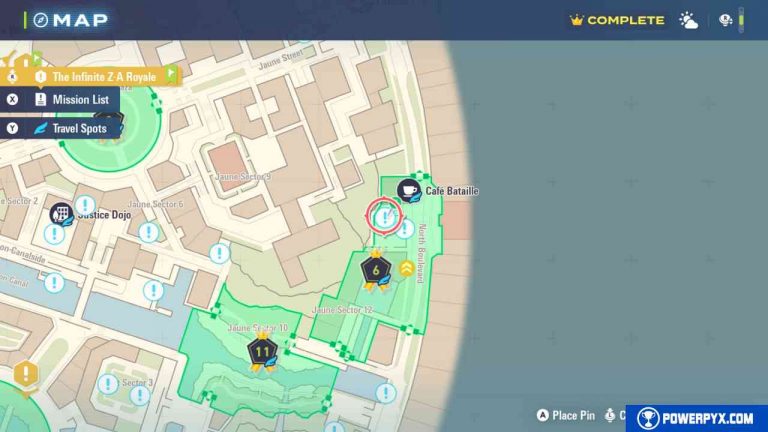
Task: Select the Travel Spots entry
Action: coord(78,128)
